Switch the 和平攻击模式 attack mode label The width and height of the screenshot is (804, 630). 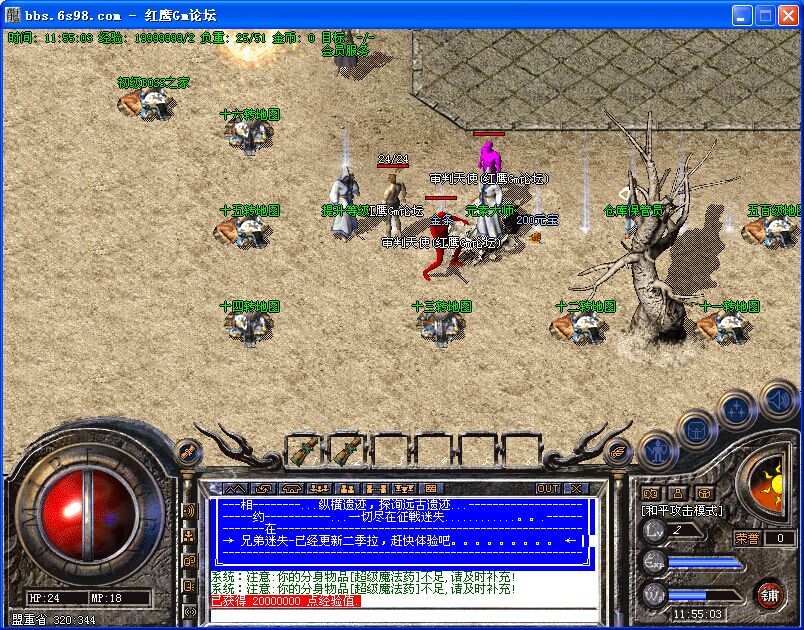tap(681, 510)
